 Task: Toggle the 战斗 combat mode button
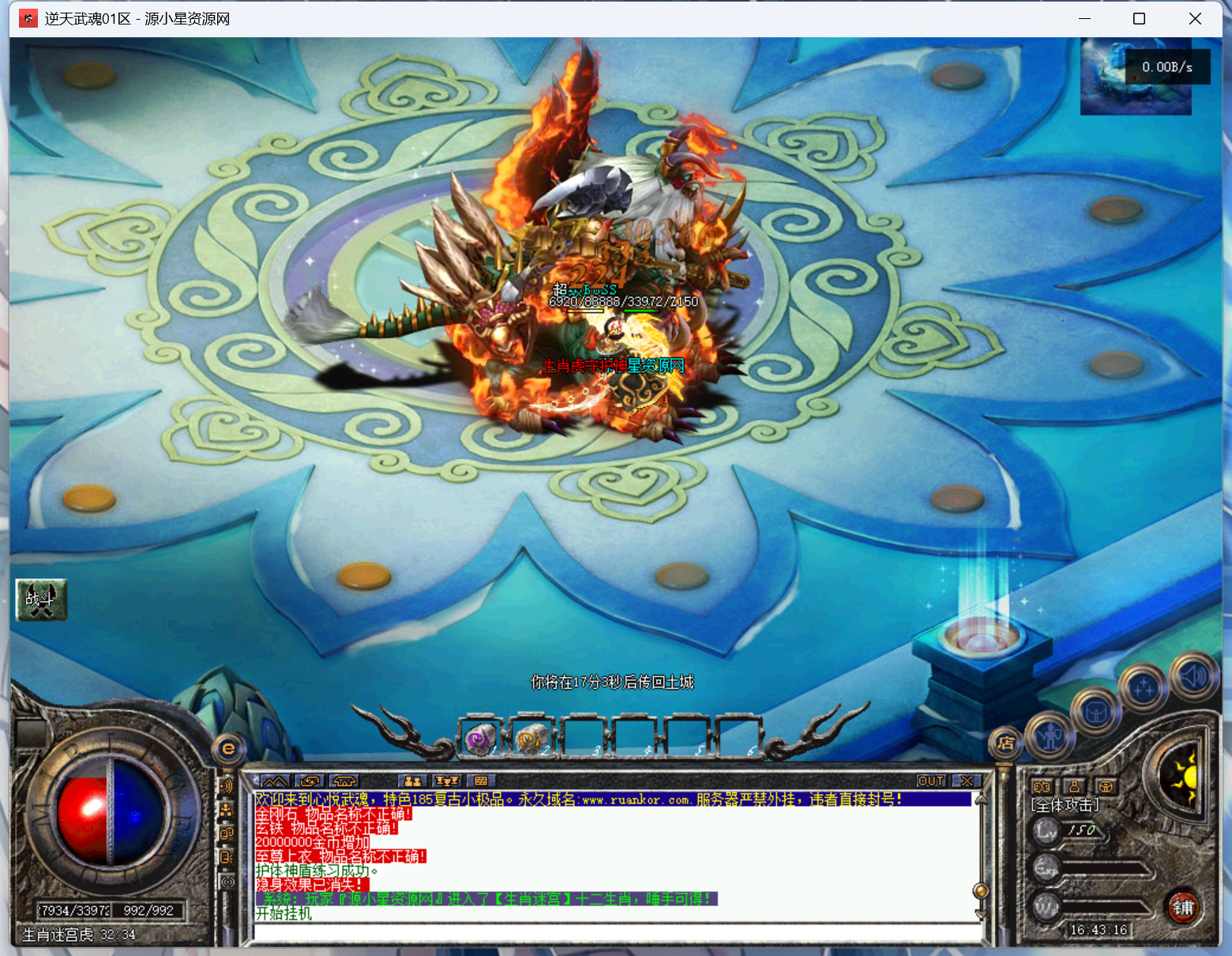point(41,600)
